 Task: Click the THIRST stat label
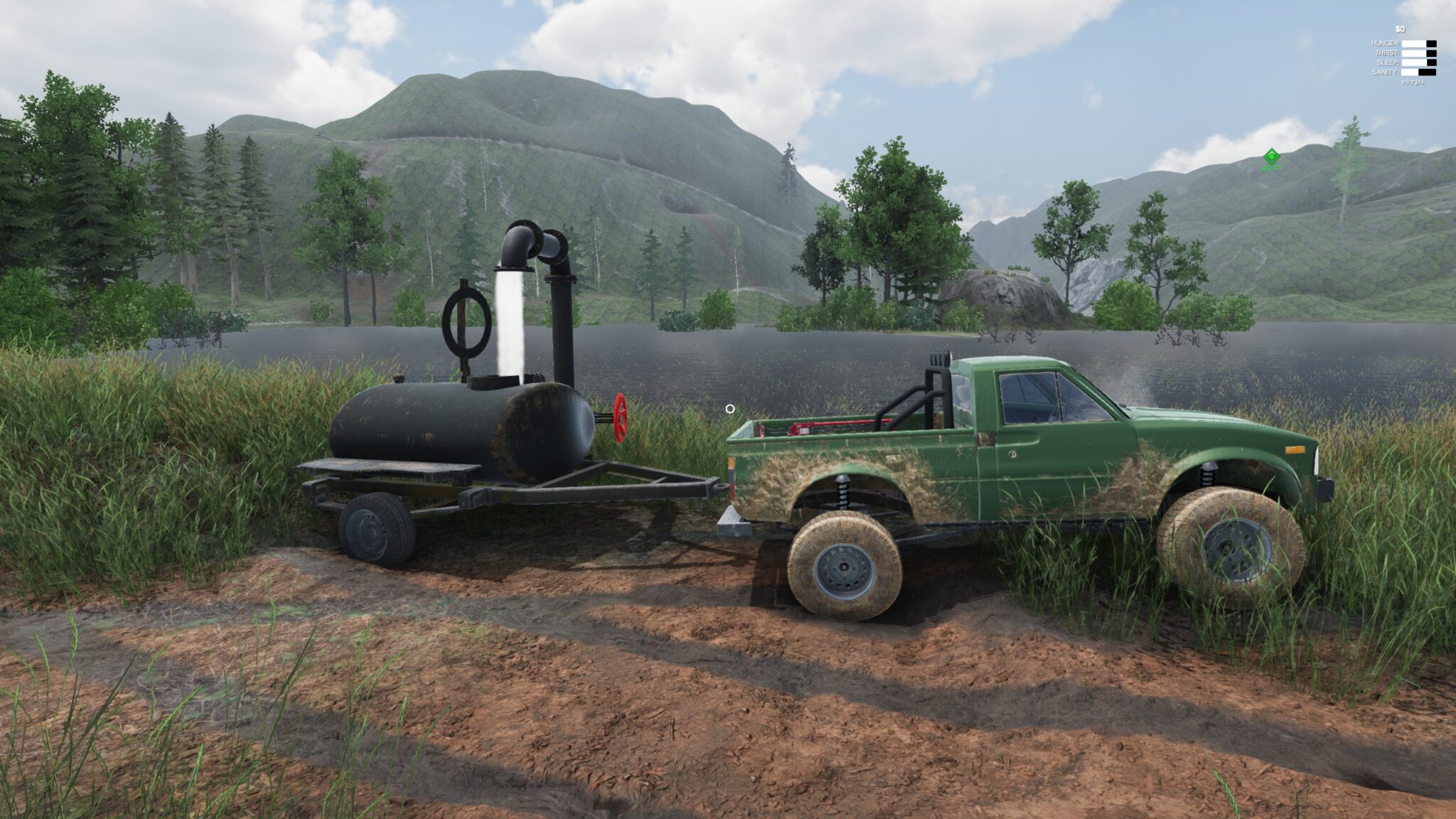click(1386, 53)
